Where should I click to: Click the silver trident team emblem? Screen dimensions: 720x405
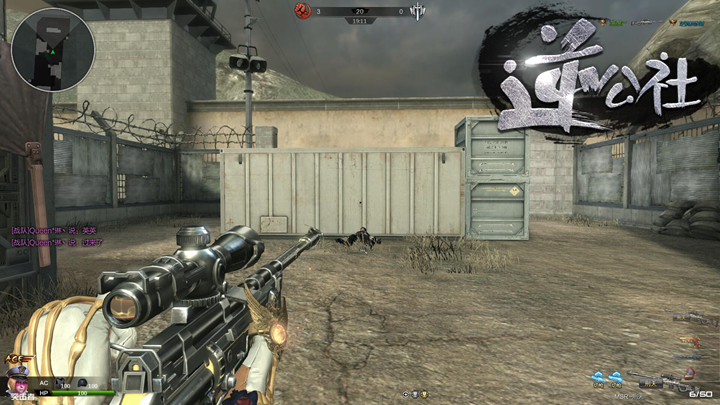point(417,11)
